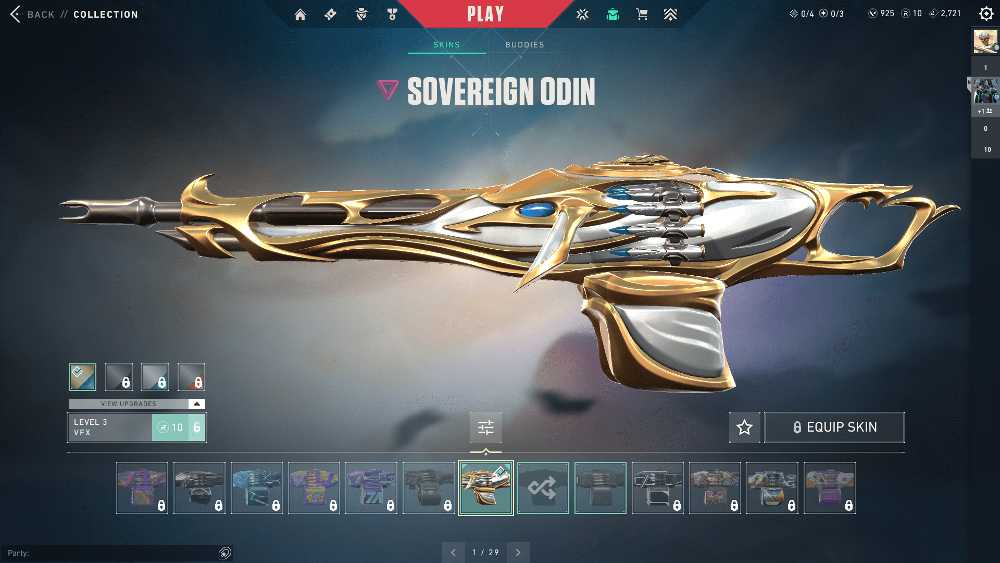
Task: Open the skin filter sliders button
Action: (486, 427)
